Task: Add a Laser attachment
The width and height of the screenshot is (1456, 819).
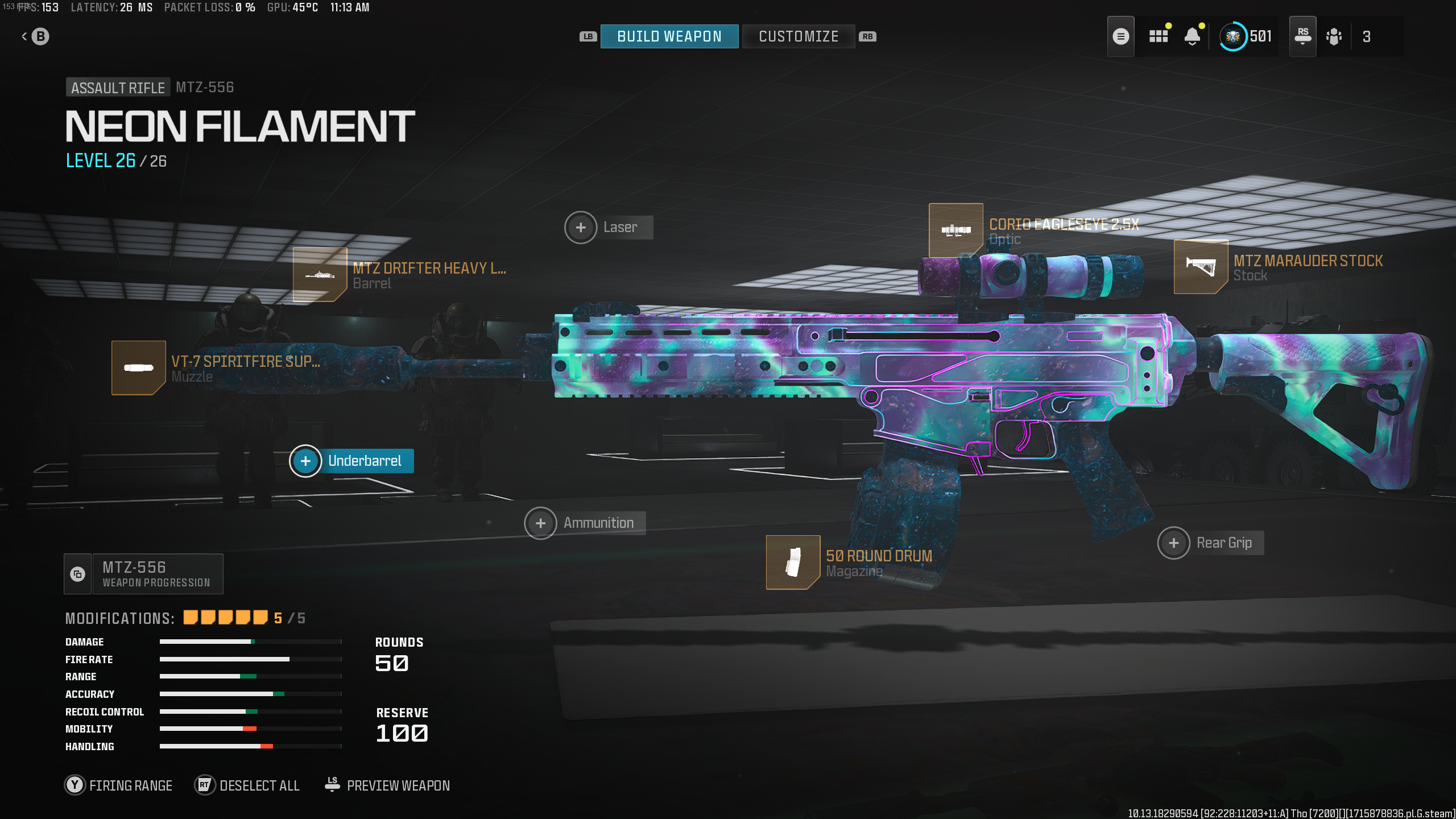Action: 581,227
